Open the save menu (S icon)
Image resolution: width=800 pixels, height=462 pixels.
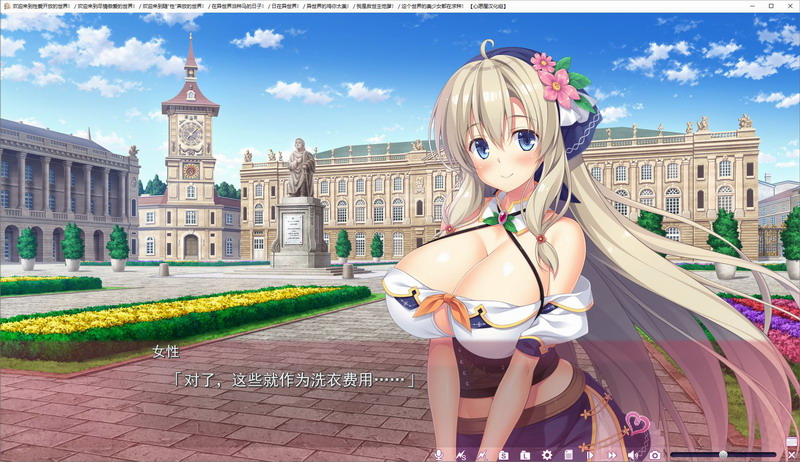tap(503, 455)
